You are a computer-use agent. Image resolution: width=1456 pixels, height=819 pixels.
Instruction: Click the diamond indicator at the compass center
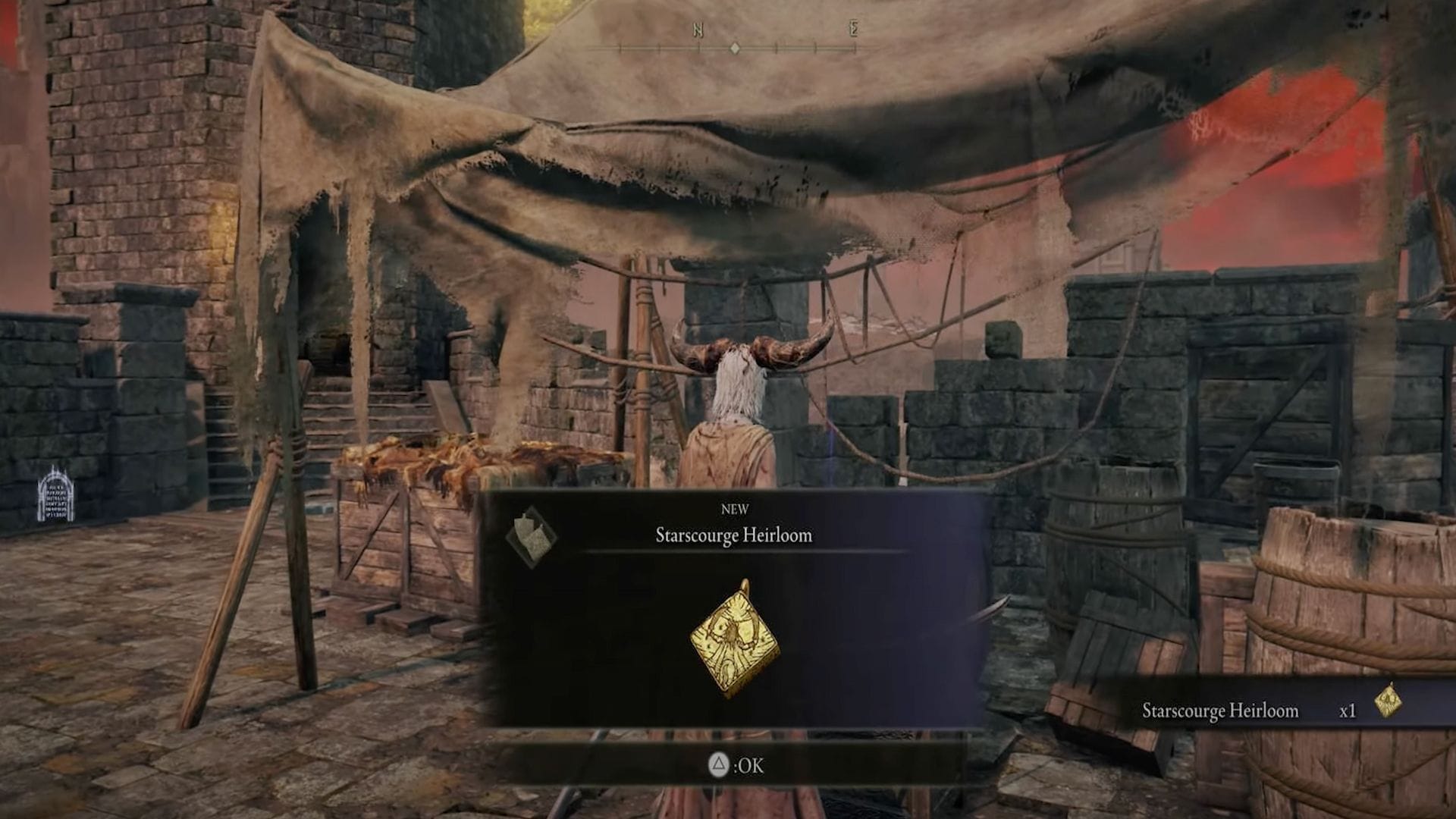tap(734, 47)
